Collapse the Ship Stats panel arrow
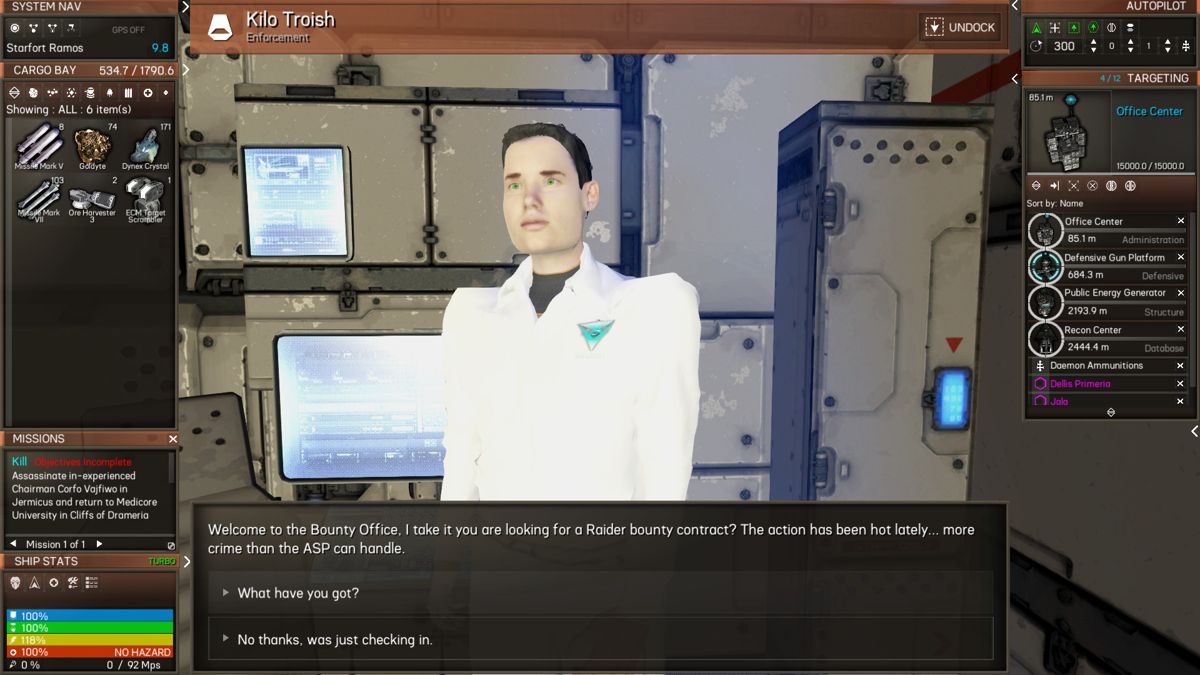 pos(185,561)
